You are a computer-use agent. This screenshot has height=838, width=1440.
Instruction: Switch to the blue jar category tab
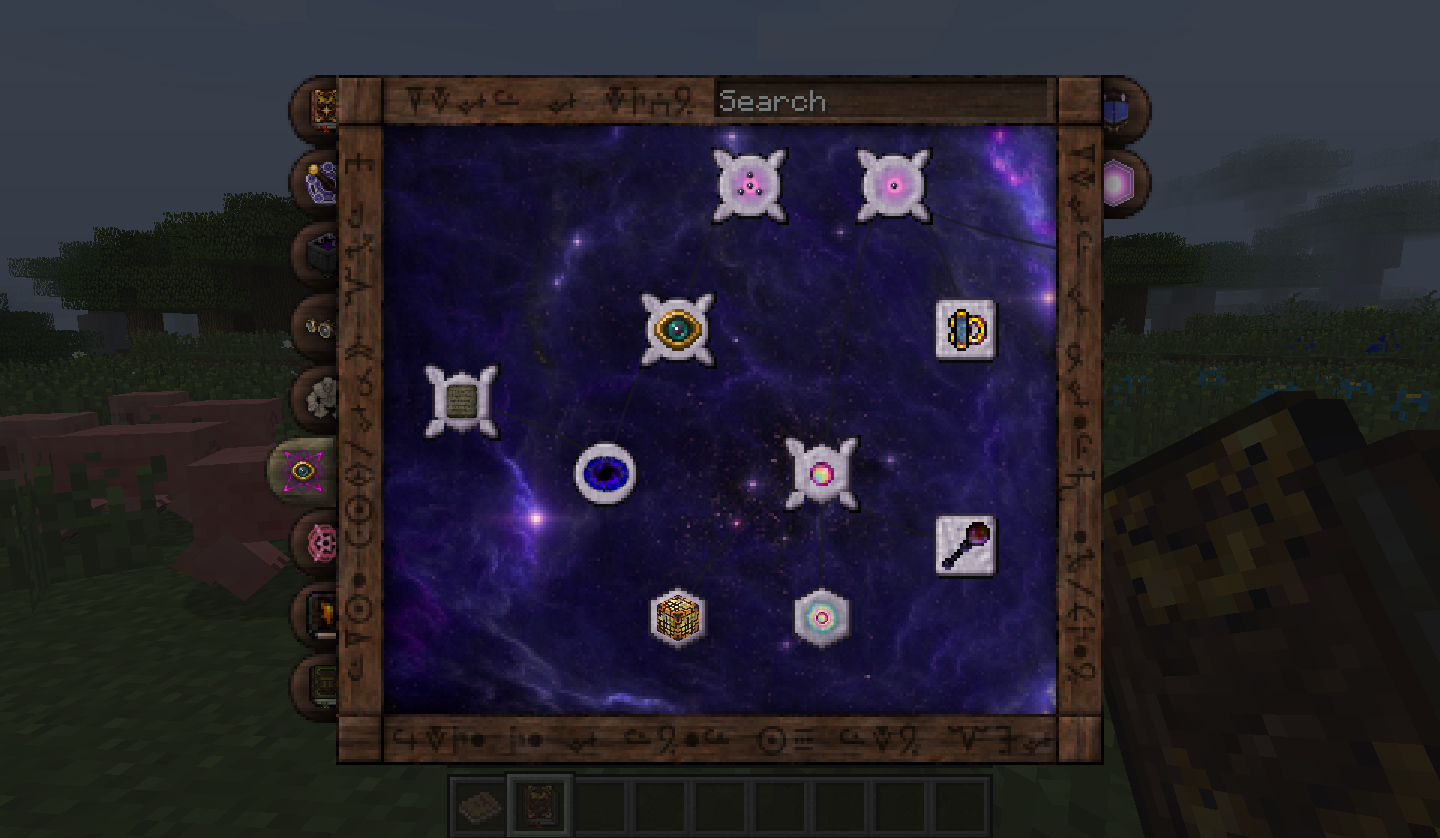[1118, 107]
